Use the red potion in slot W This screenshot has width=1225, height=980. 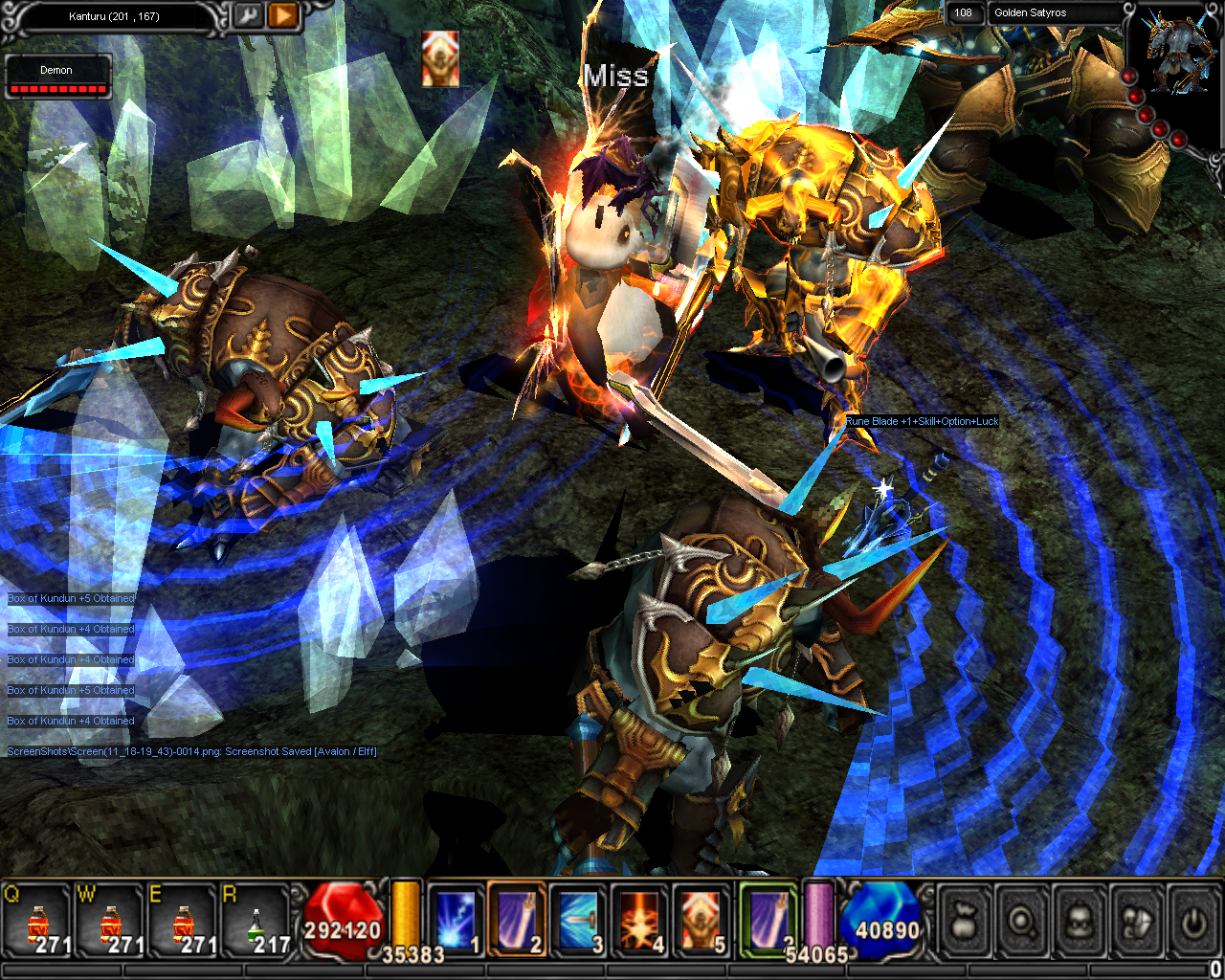(x=111, y=923)
